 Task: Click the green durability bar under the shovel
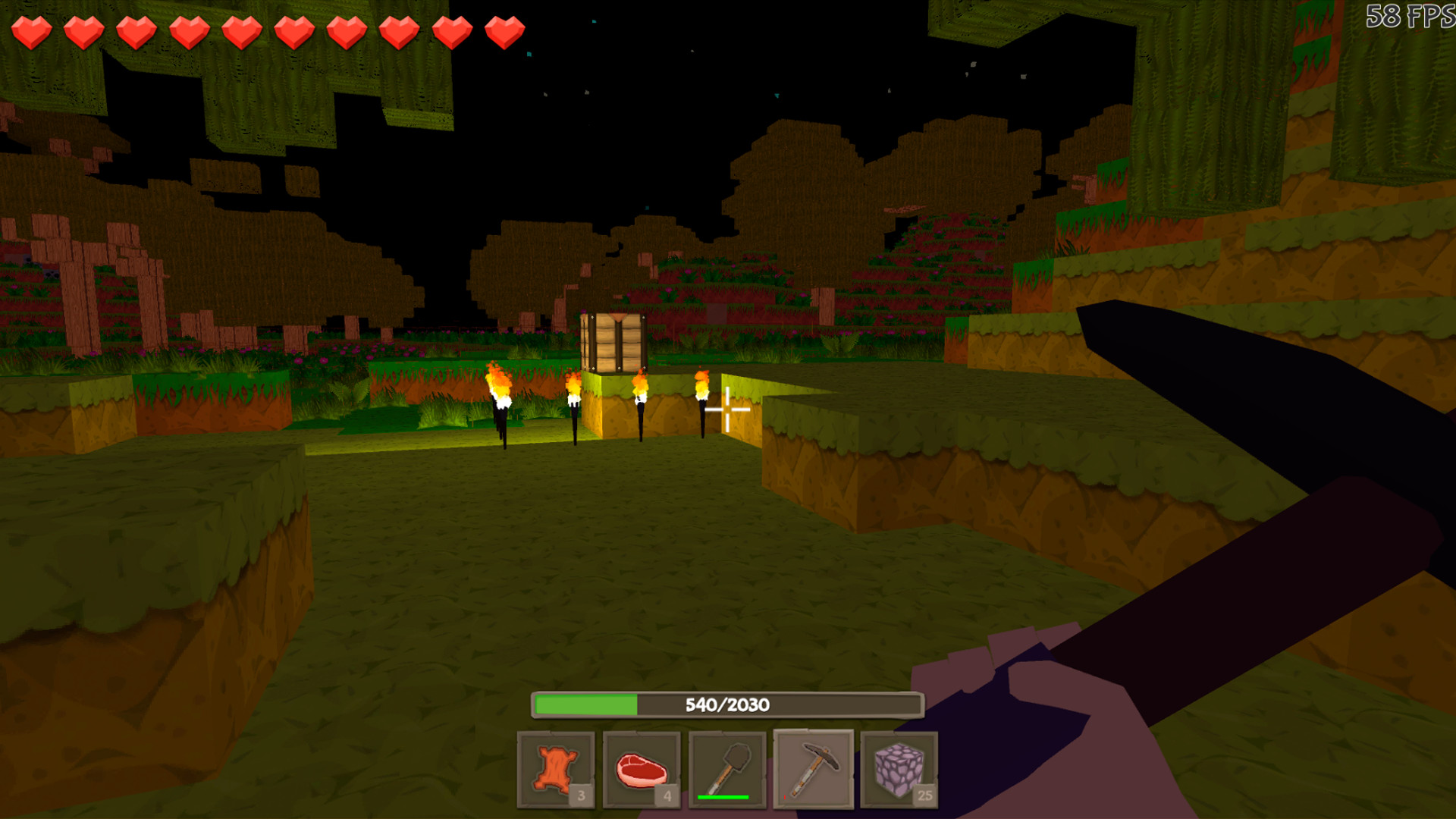pyautogui.click(x=722, y=795)
